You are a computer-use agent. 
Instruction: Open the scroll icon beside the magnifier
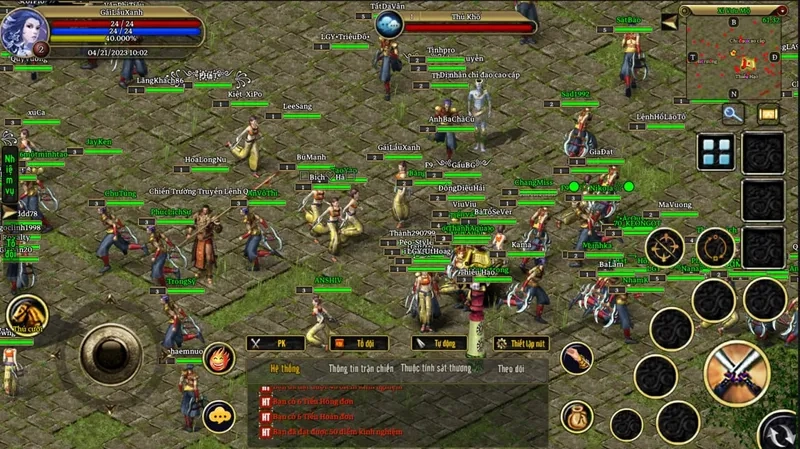(768, 114)
